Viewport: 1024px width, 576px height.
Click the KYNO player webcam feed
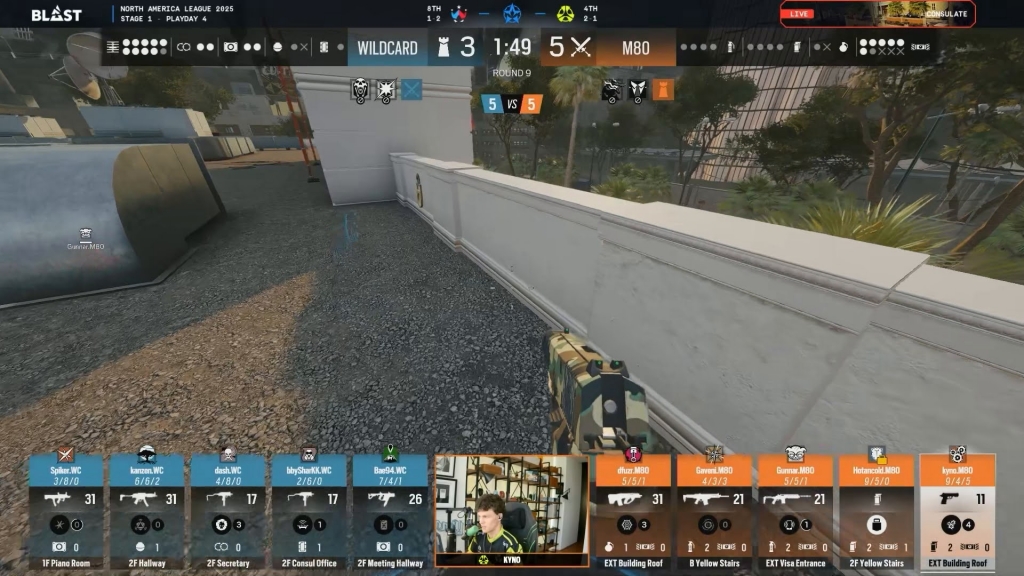pos(512,510)
